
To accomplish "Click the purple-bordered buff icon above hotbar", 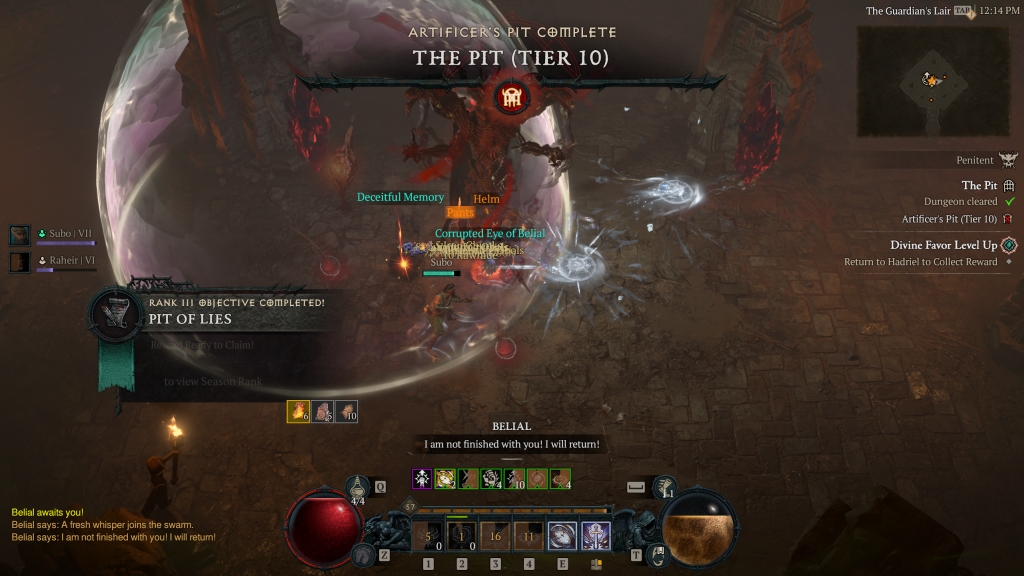I will point(422,478).
